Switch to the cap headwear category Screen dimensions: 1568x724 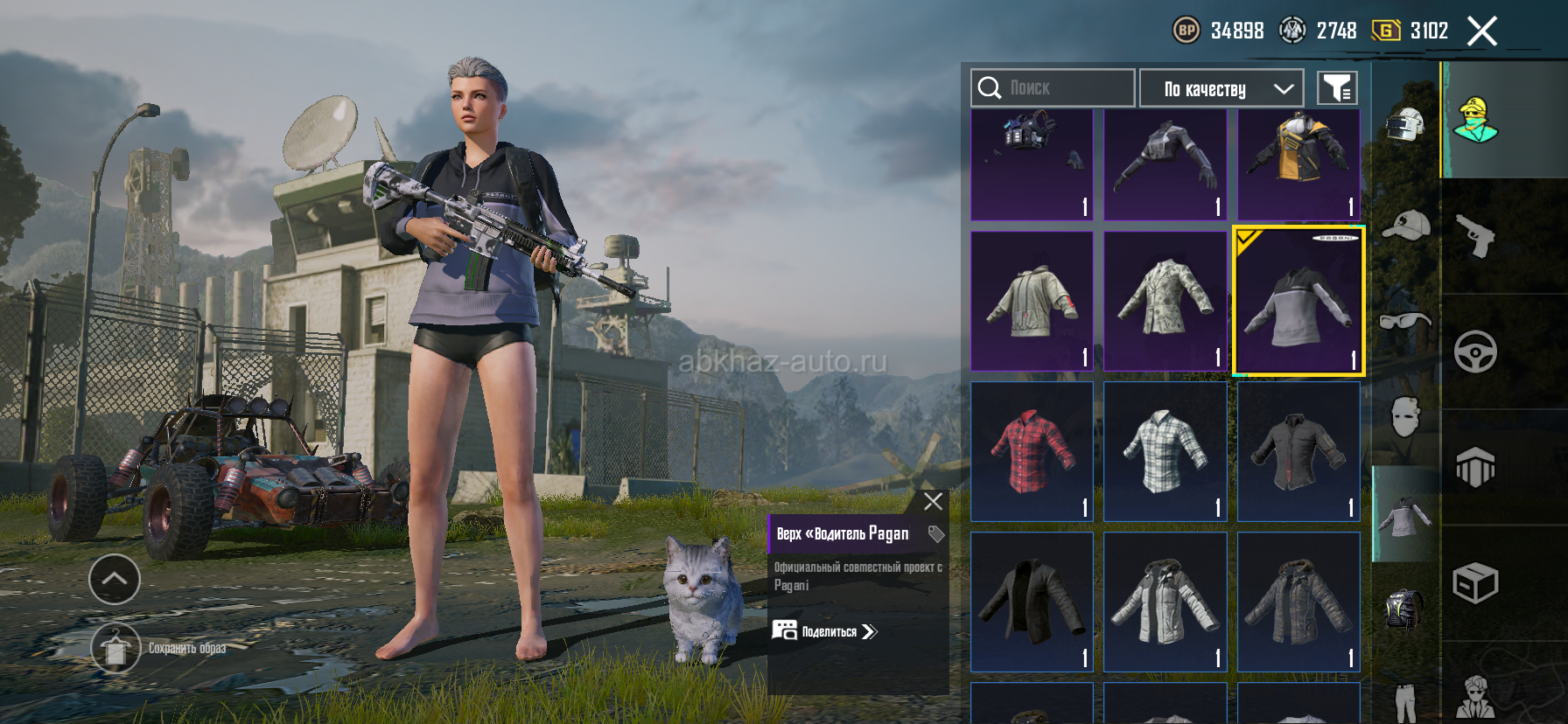1405,226
